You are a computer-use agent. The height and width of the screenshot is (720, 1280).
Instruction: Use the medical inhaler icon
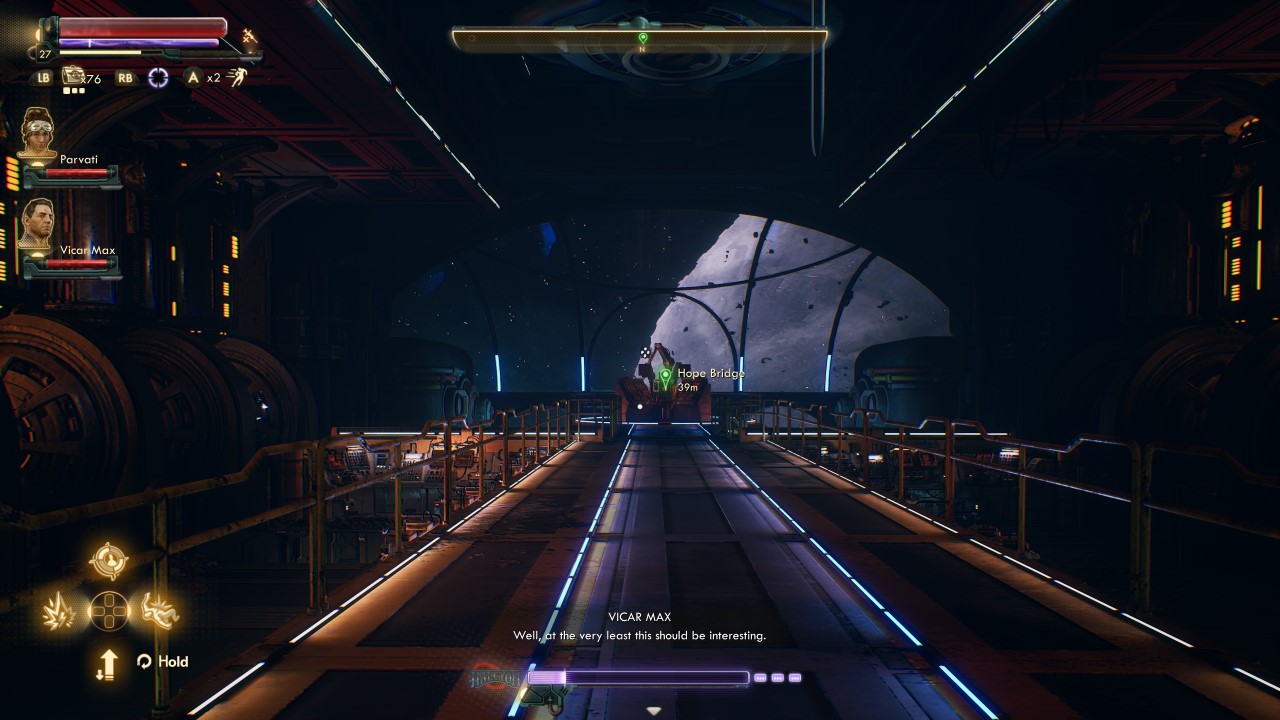(x=73, y=76)
